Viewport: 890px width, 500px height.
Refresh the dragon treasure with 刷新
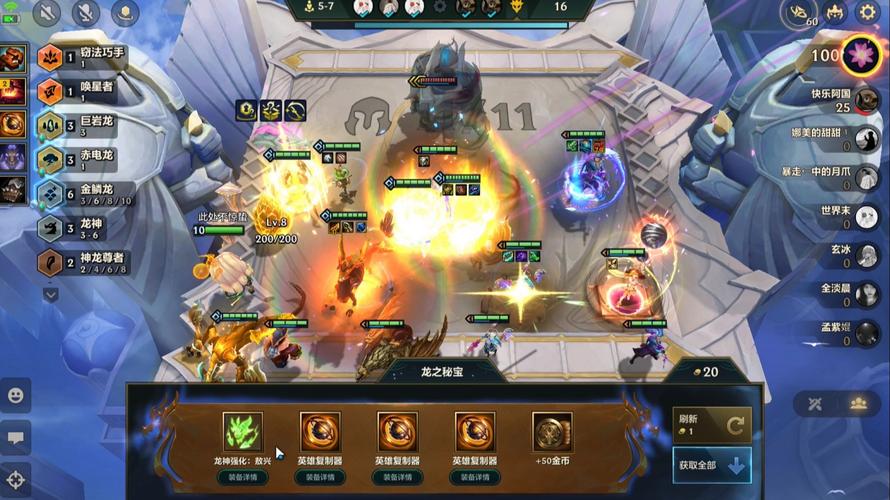click(x=712, y=424)
